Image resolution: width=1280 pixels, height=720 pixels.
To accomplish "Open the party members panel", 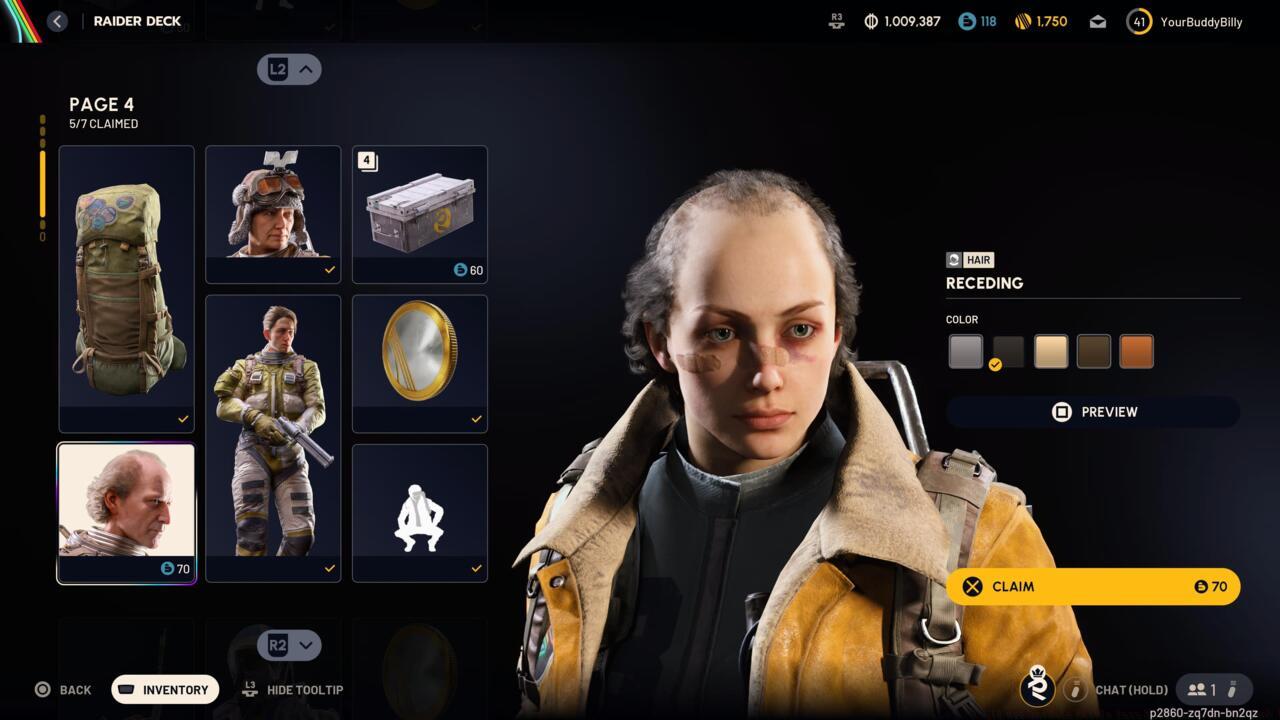I will (1203, 690).
